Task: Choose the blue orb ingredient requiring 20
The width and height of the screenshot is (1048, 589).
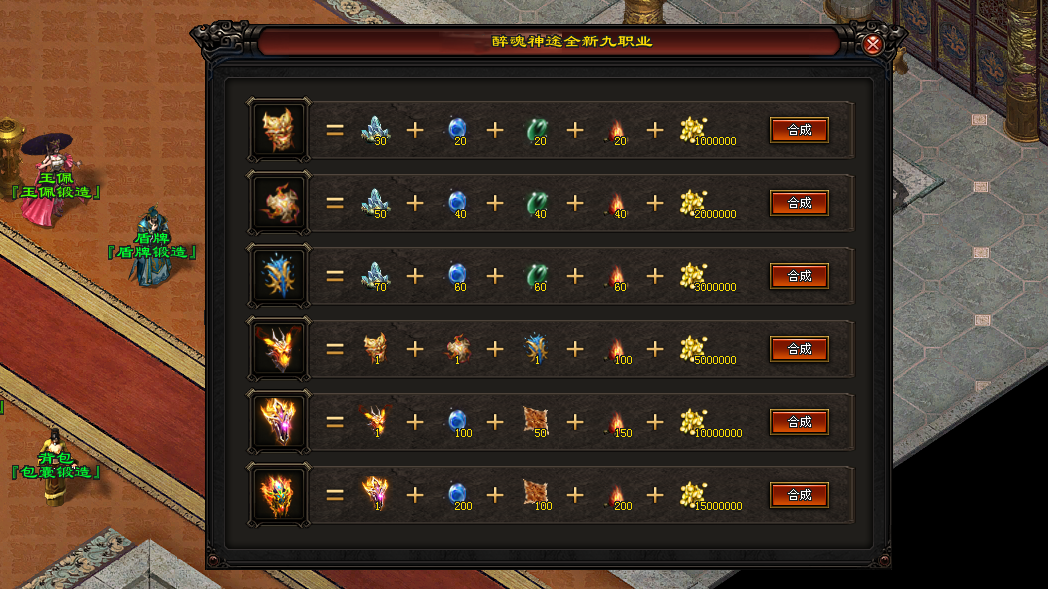Action: pyautogui.click(x=456, y=128)
